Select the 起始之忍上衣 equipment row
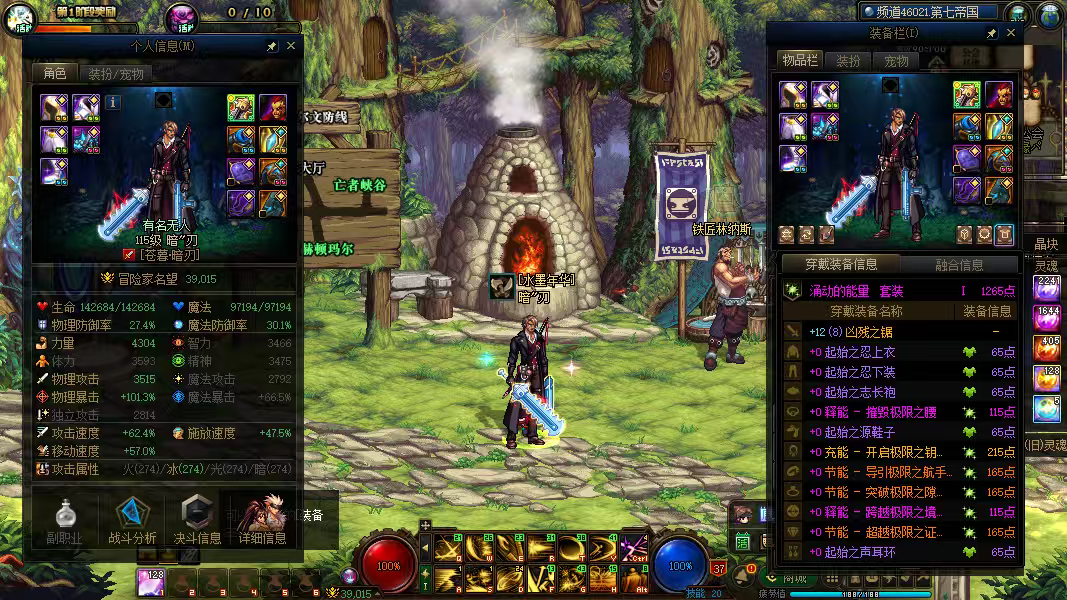Image resolution: width=1067 pixels, height=600 pixels. point(900,352)
